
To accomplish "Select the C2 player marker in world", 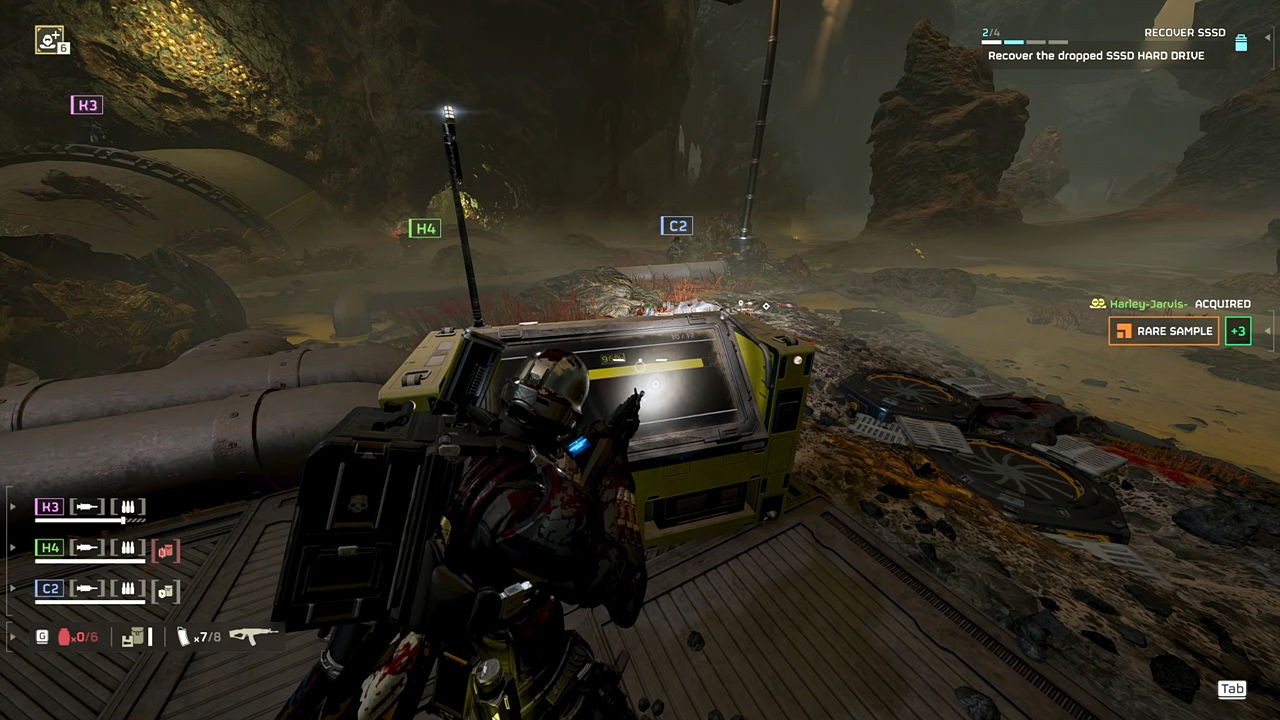I will point(676,225).
